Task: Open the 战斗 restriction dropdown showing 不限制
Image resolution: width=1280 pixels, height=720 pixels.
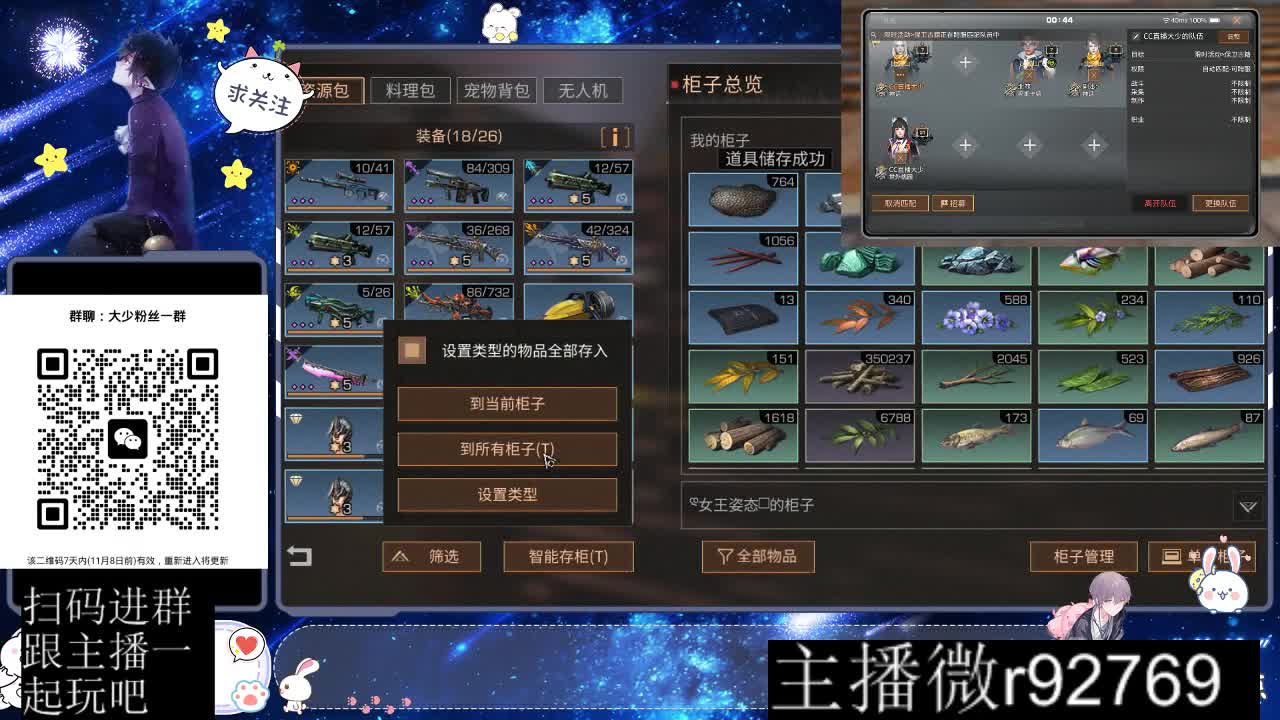Action: pos(1240,86)
